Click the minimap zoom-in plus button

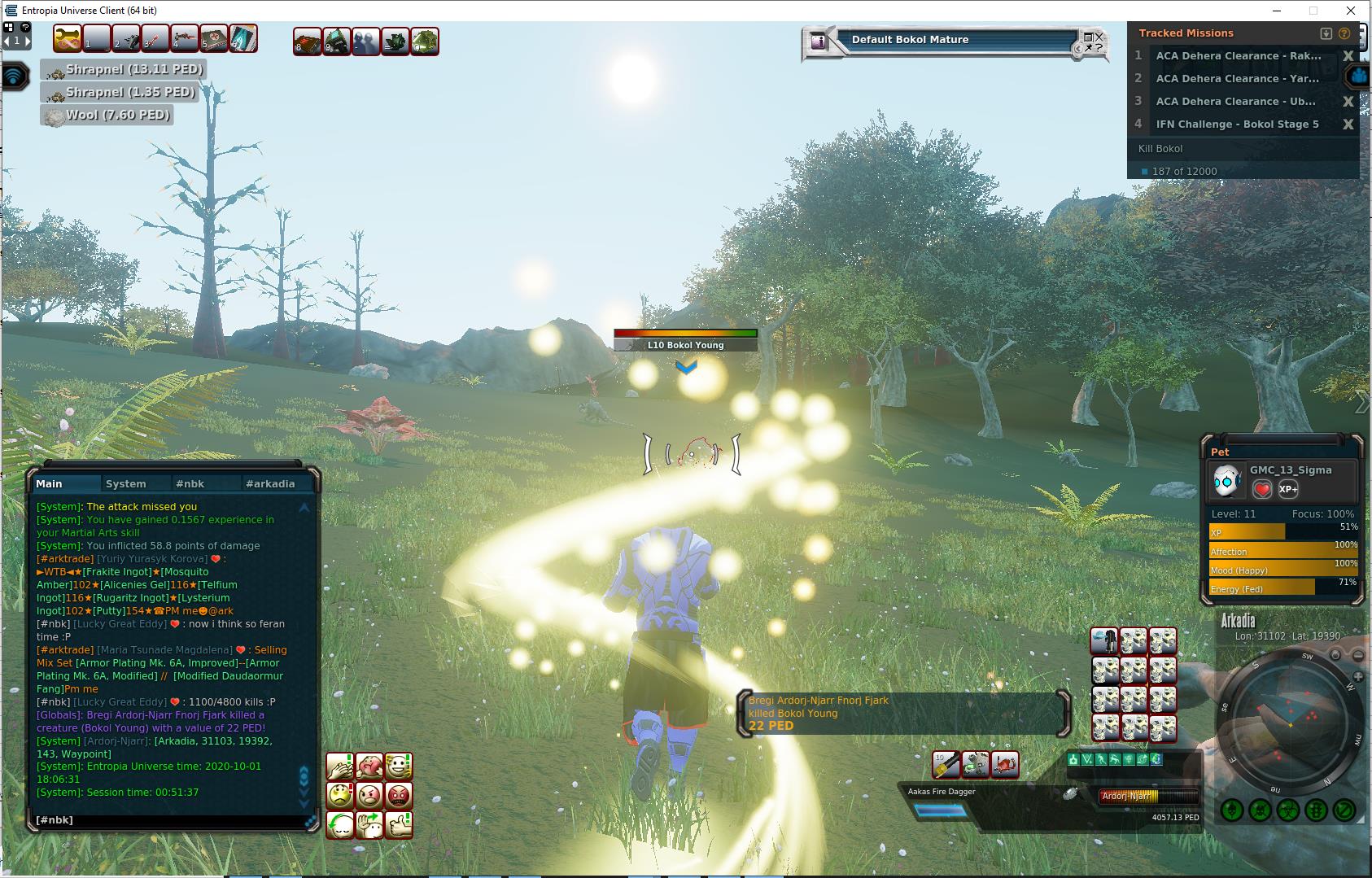coord(1357,677)
